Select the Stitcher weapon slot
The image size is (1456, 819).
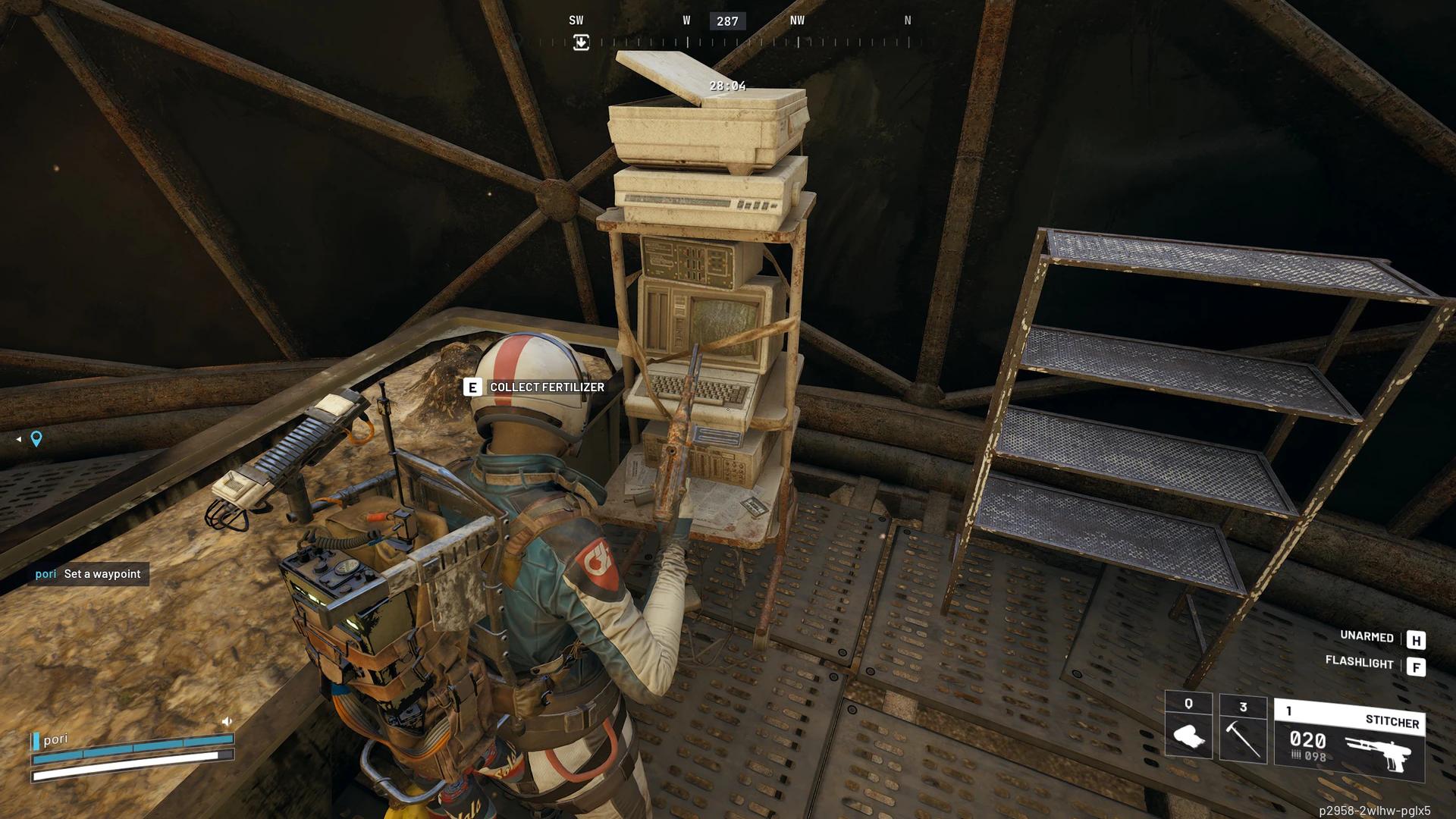click(x=1349, y=740)
